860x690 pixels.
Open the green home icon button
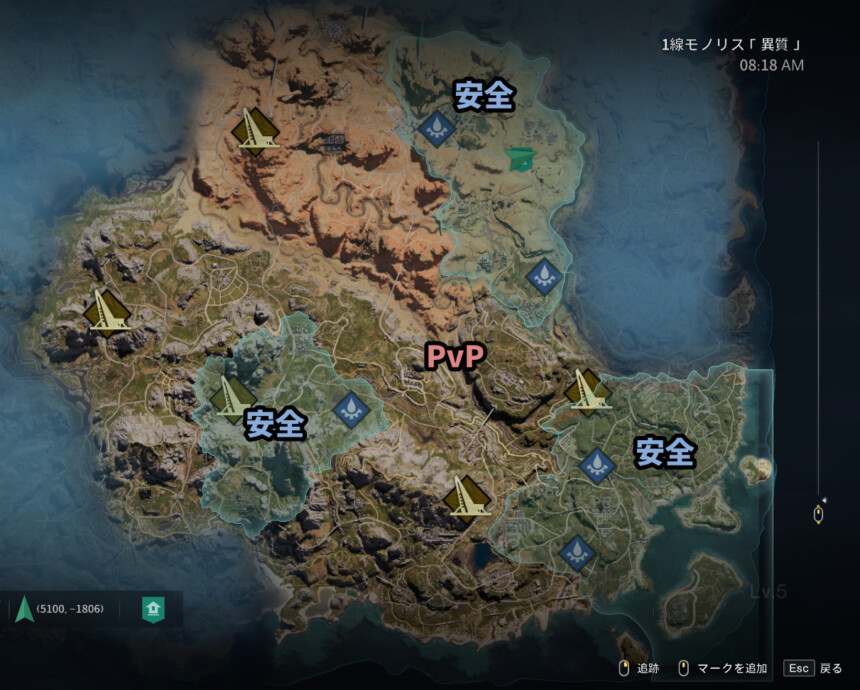tap(153, 608)
